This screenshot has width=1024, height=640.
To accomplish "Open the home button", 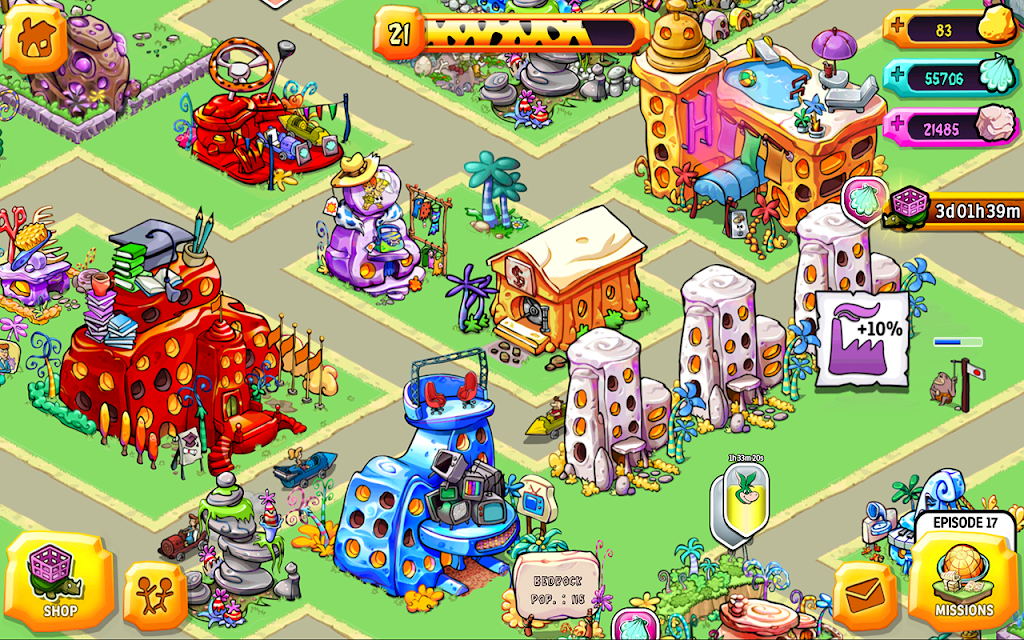I will (x=35, y=37).
